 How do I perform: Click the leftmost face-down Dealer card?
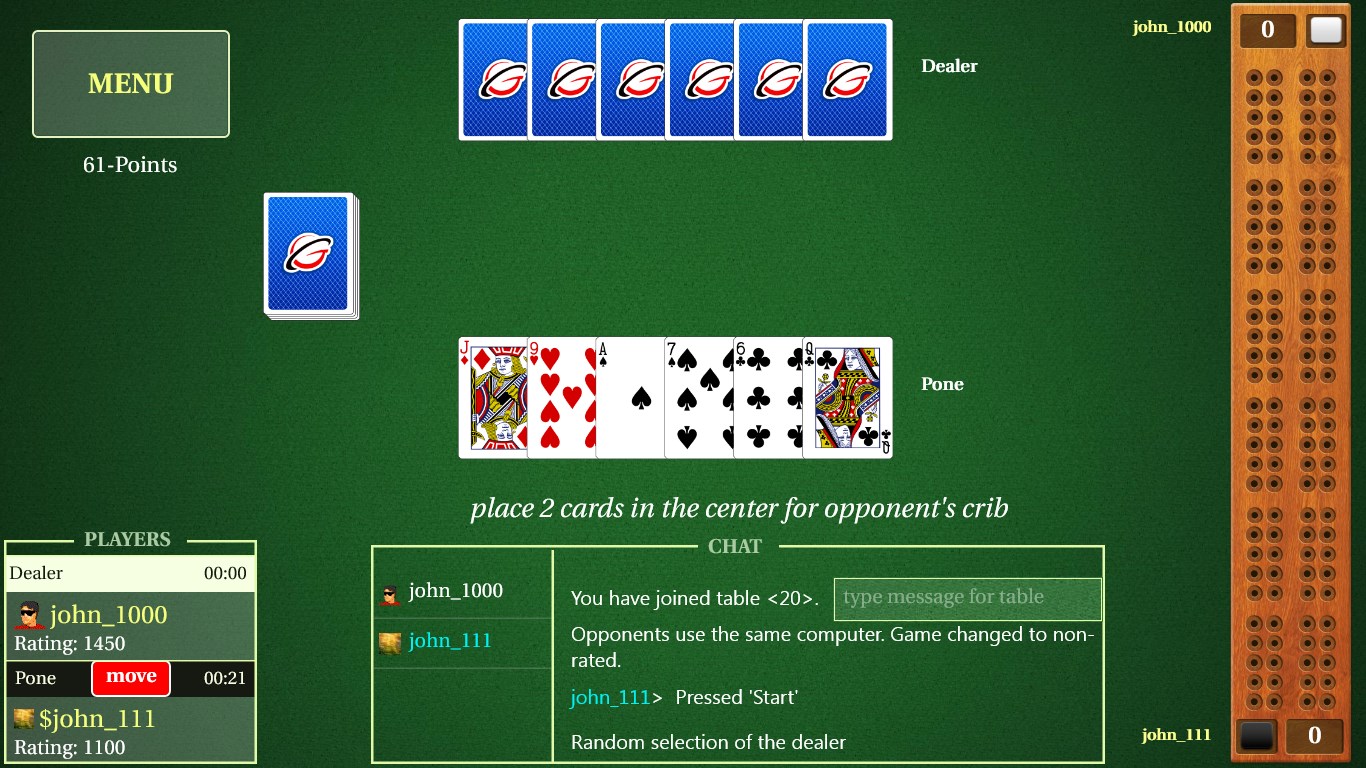pyautogui.click(x=492, y=79)
